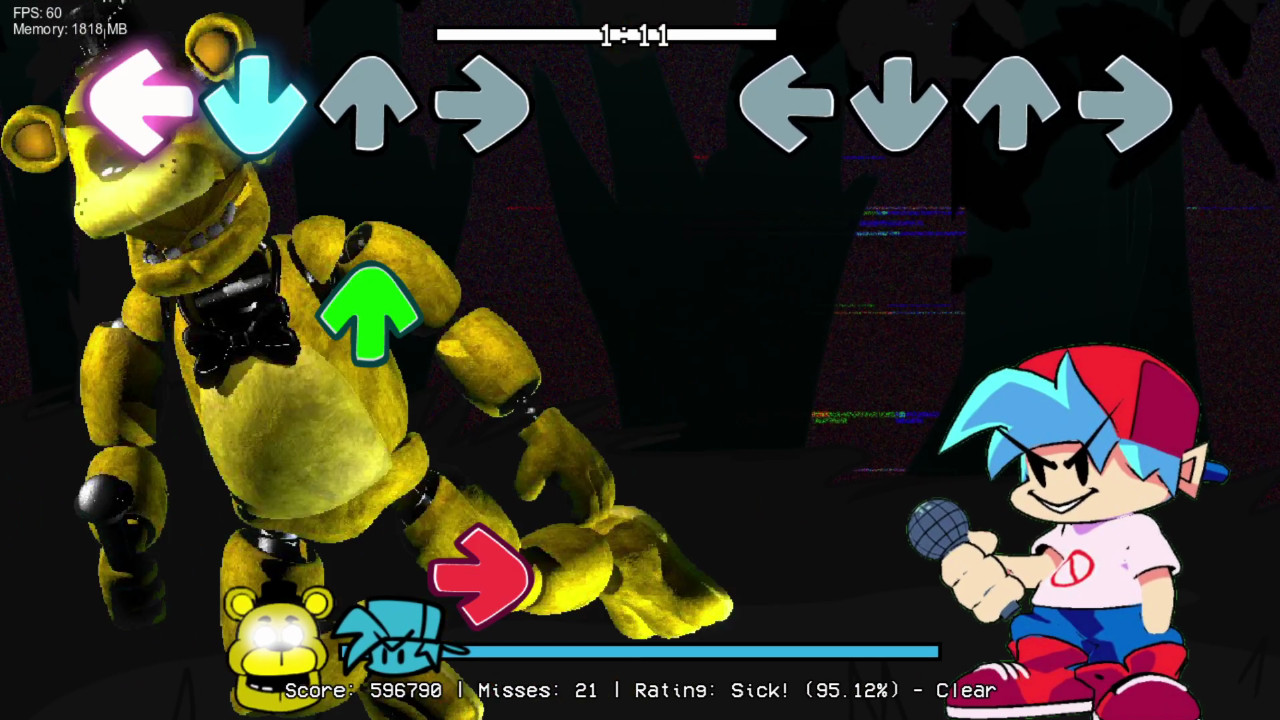Click the opponent's up arrow receptor
Viewport: 1280px width, 720px height.
click(370, 100)
